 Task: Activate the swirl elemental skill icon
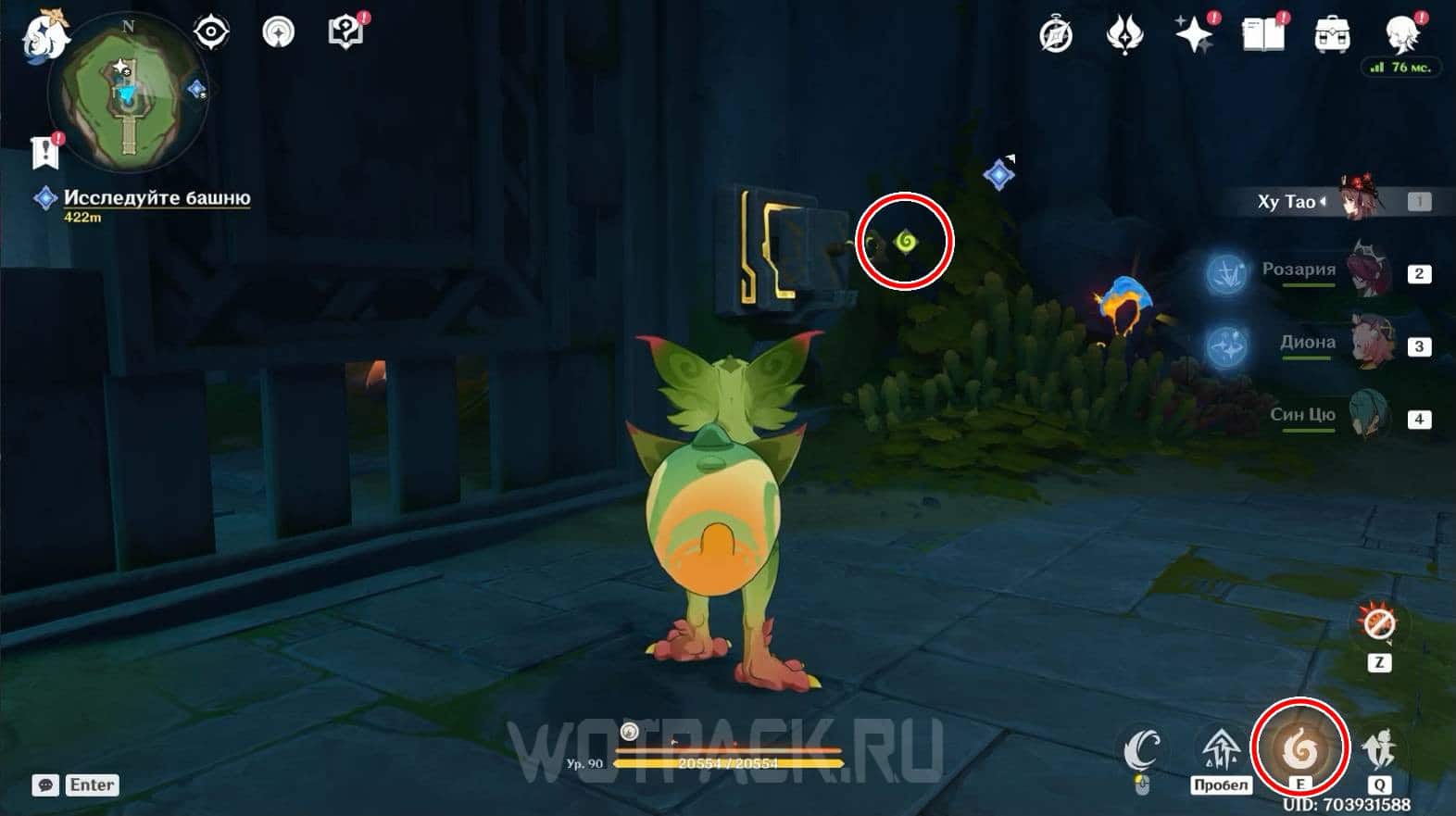tap(1299, 747)
